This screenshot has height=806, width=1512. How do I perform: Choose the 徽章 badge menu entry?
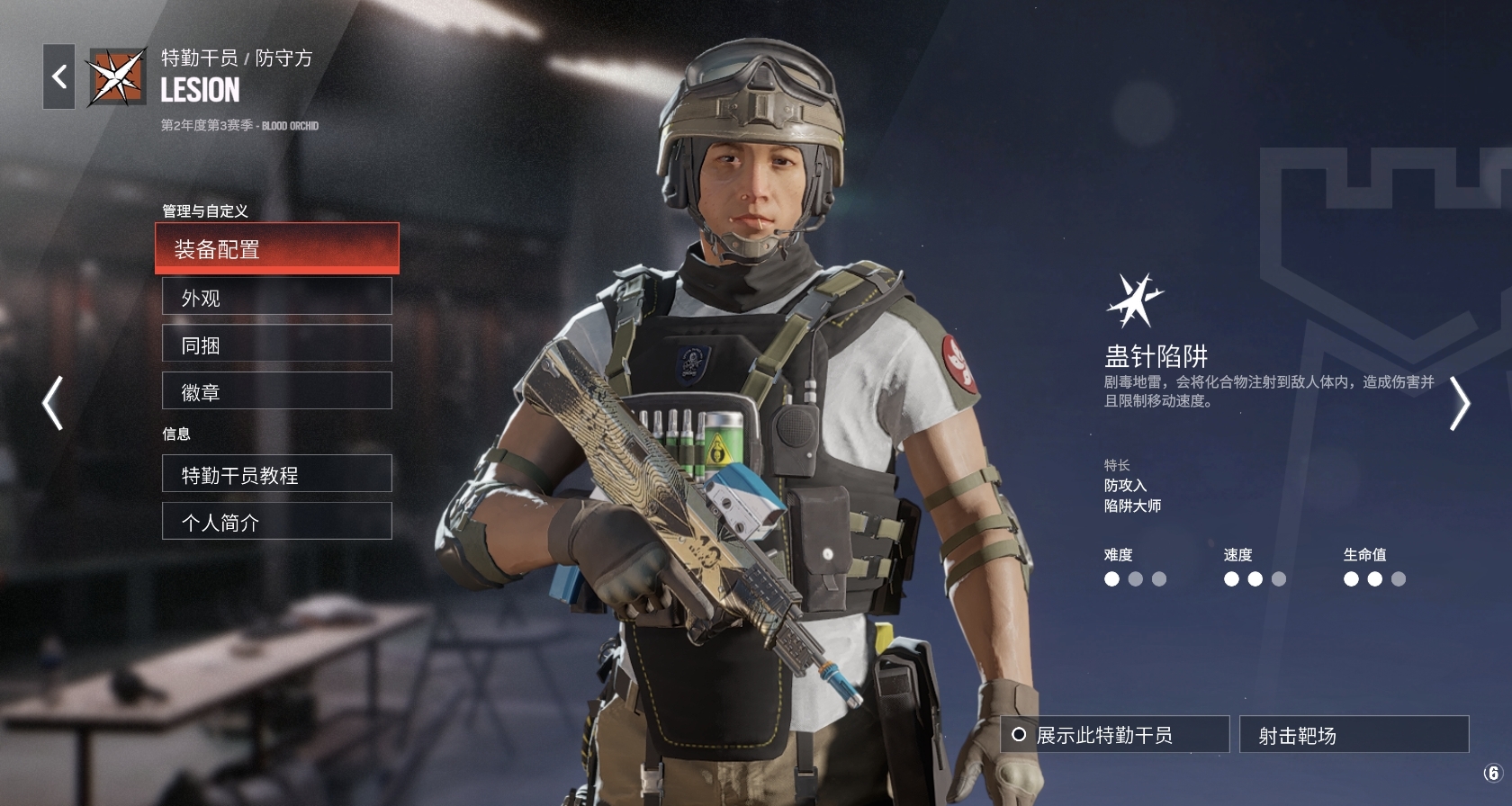(x=276, y=391)
